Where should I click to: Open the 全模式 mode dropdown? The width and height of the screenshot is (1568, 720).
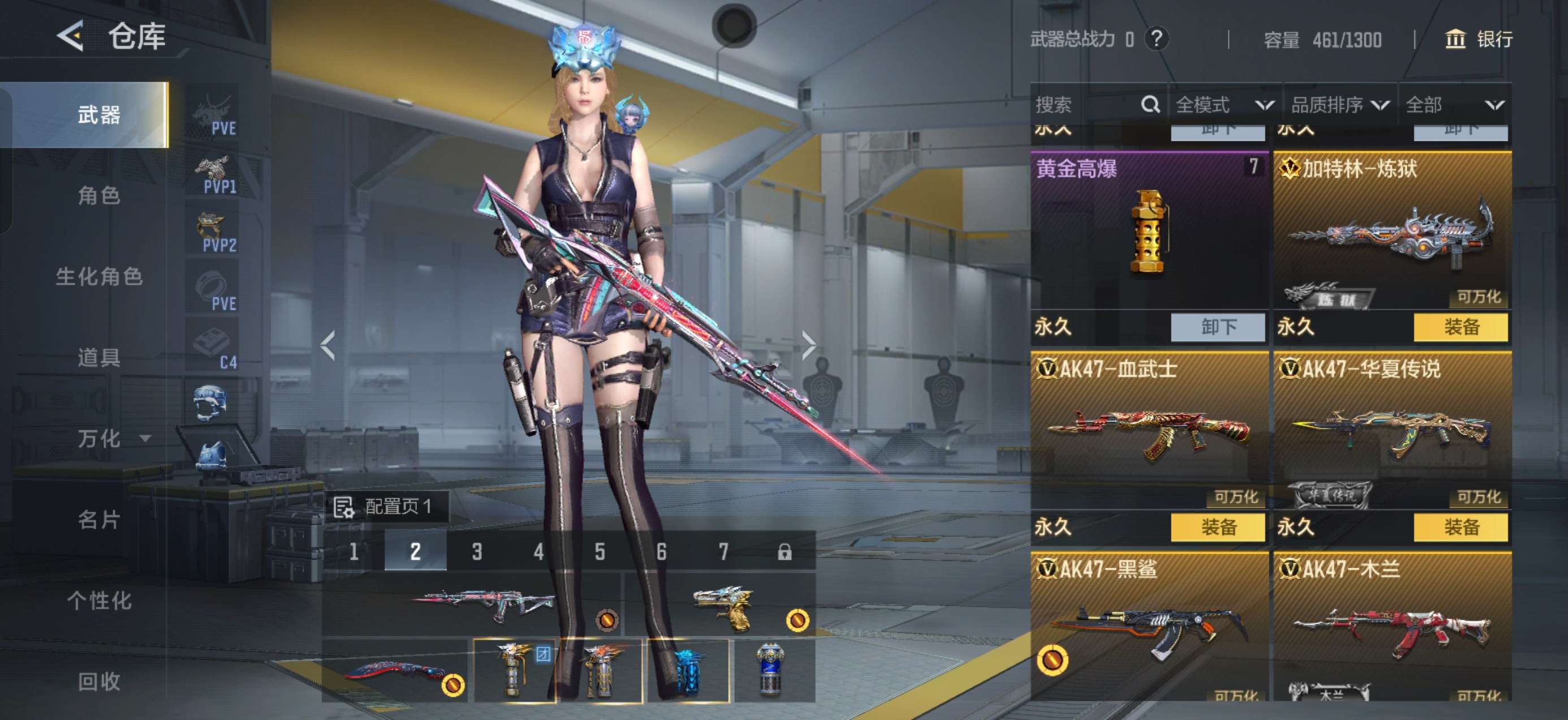(1225, 105)
